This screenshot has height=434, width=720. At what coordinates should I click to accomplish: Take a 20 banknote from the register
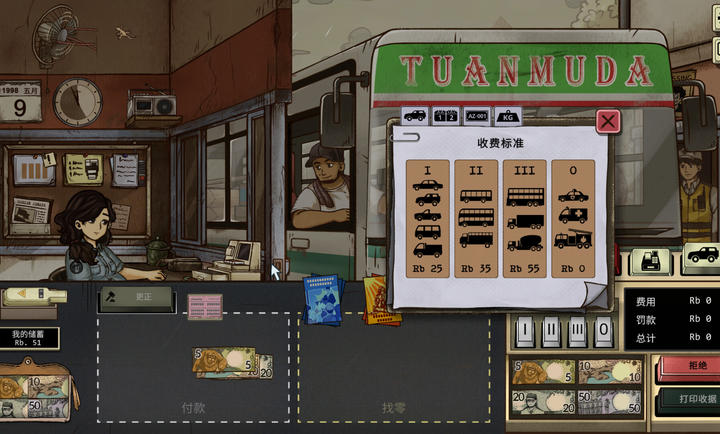pyautogui.click(x=543, y=402)
